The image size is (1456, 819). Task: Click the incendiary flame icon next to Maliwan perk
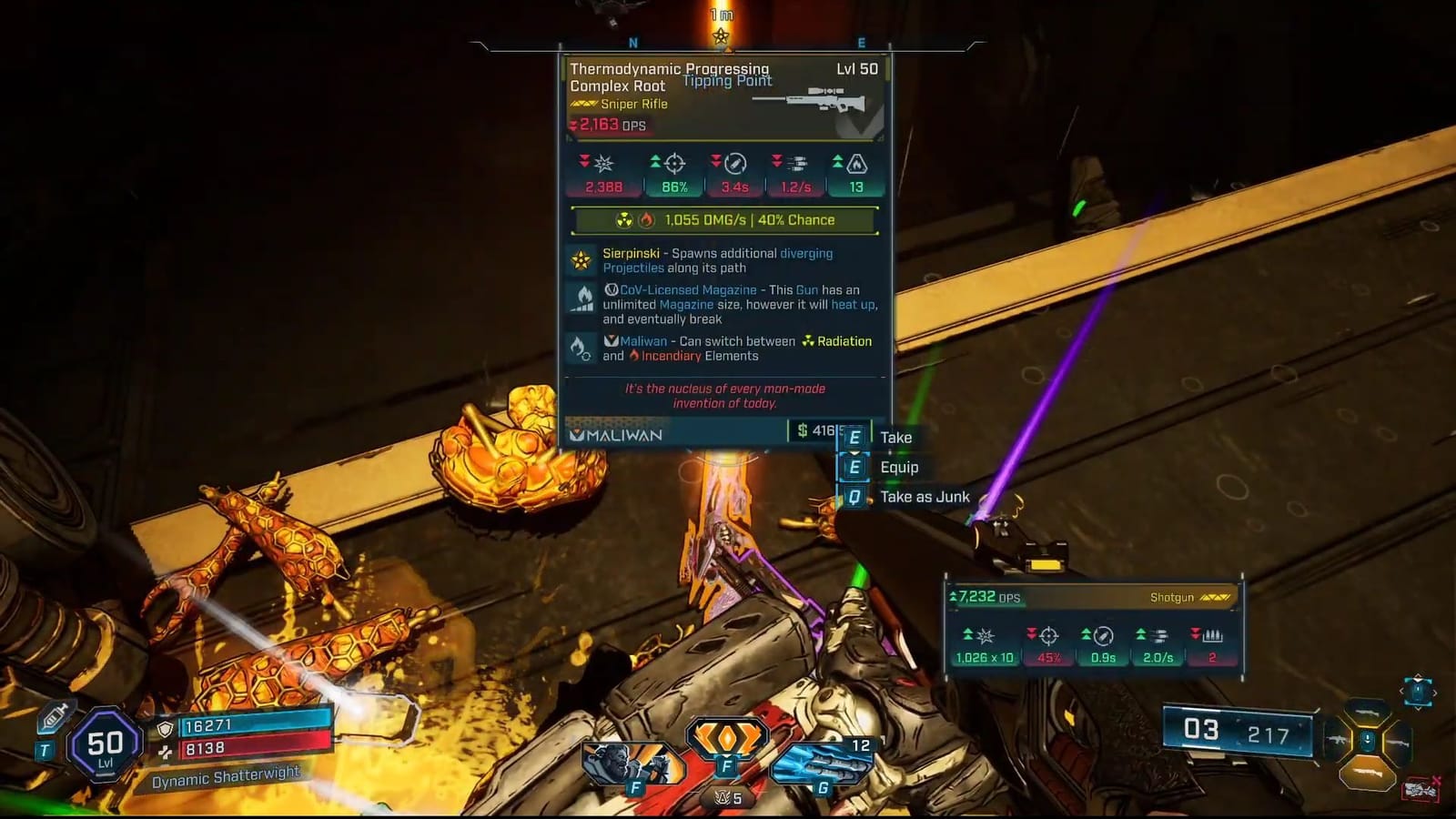click(634, 356)
